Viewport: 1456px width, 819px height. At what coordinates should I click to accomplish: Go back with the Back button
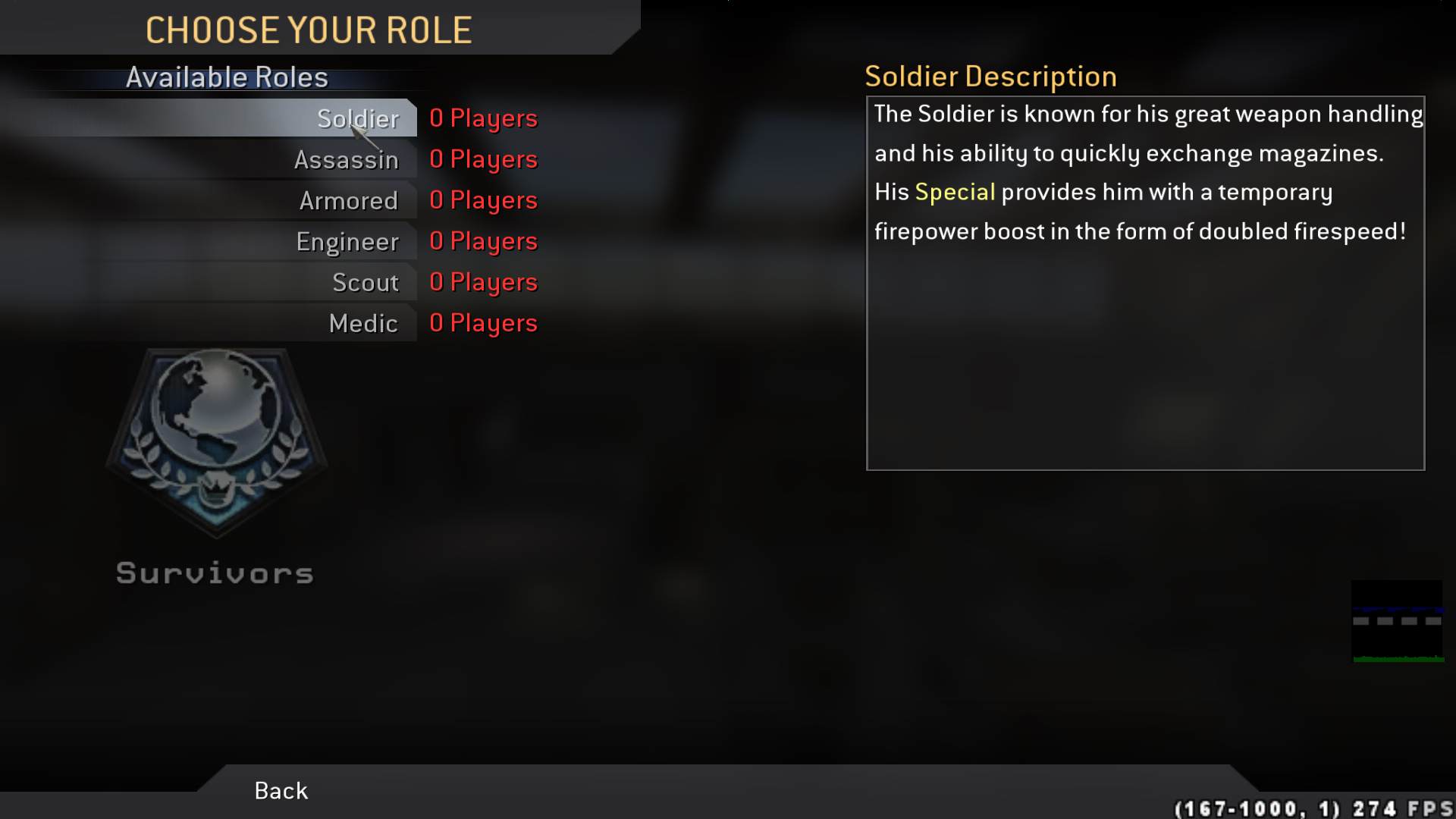(x=281, y=790)
